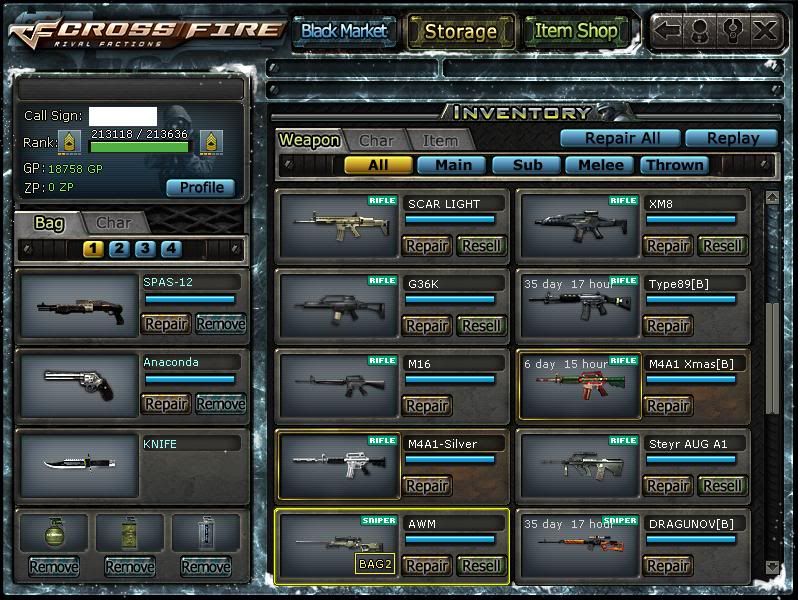800x600 pixels.
Task: Repair the M4A1-Silver rifle
Action: click(427, 485)
